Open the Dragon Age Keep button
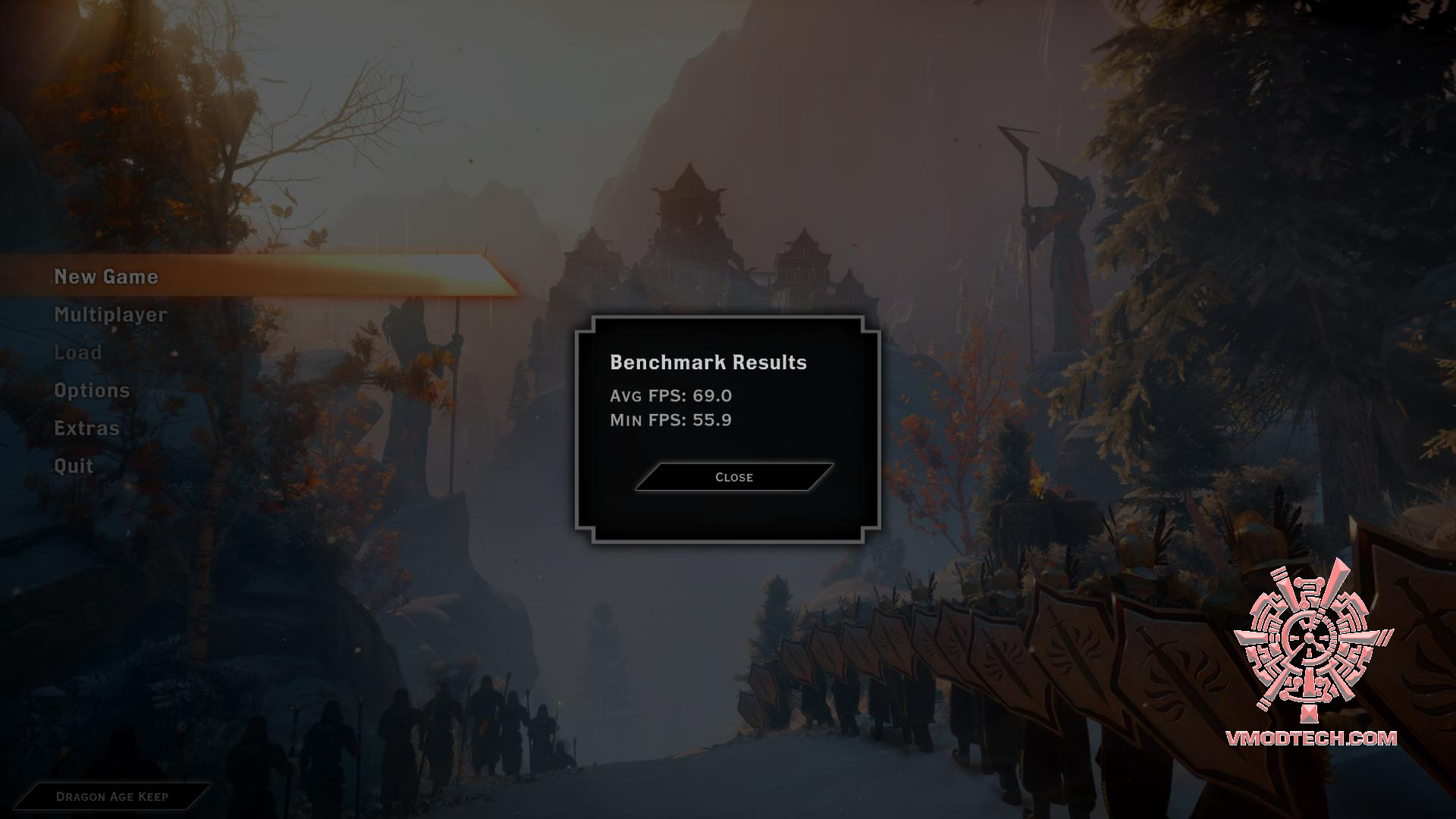The height and width of the screenshot is (819, 1456). coord(112,796)
